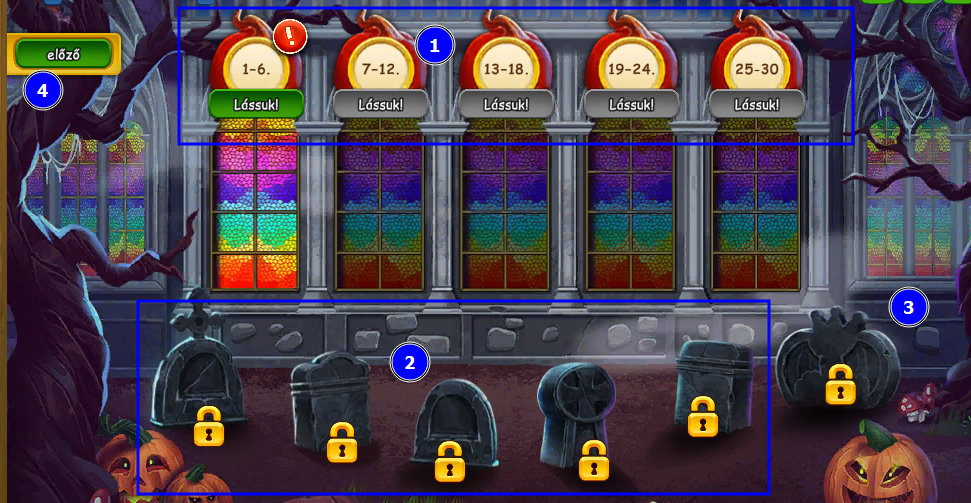Click Lássuk! under the 1-6. pumpkin
971x503 pixels.
(x=256, y=104)
